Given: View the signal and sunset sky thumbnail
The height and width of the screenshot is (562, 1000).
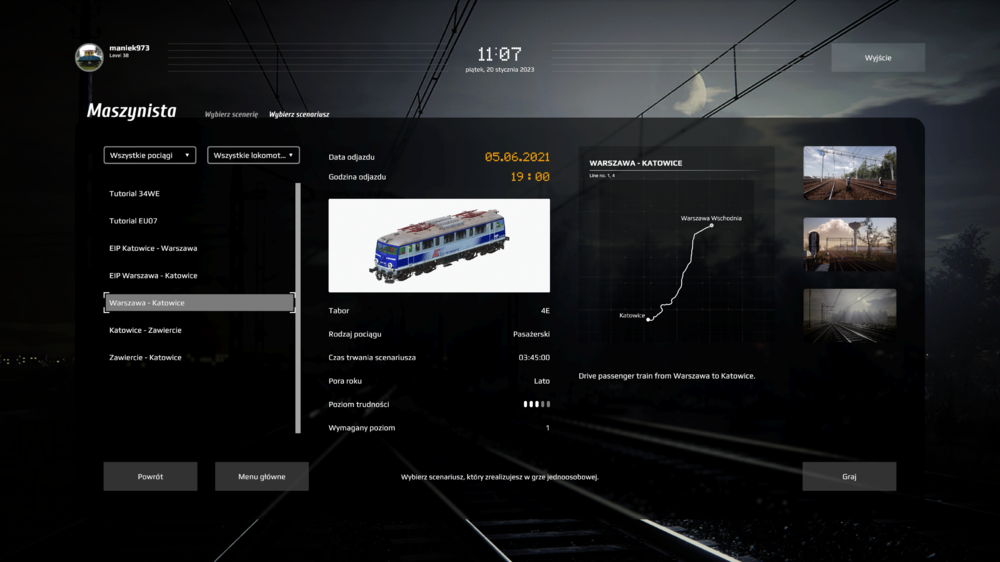Looking at the screenshot, I should 849,244.
